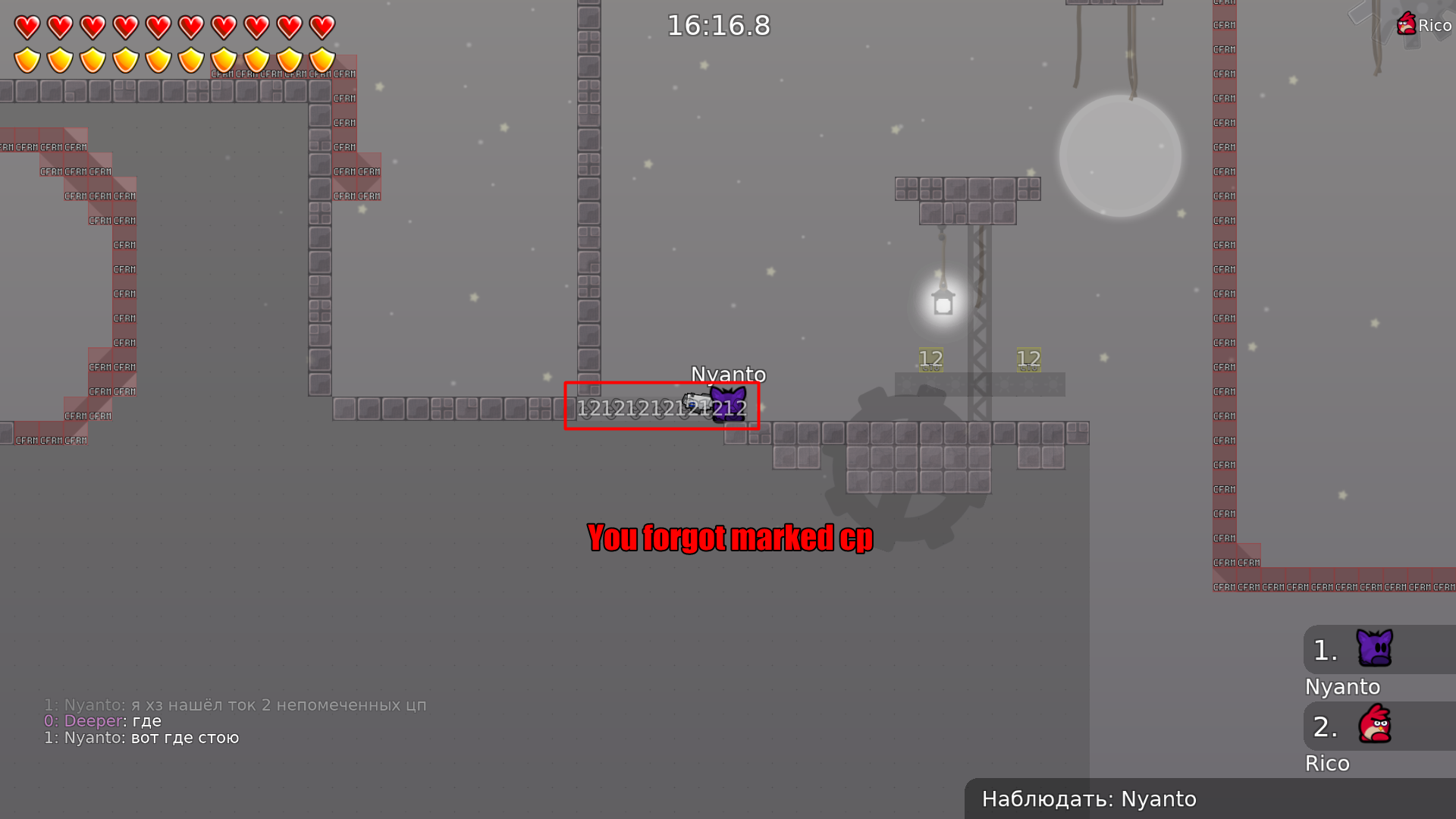Select the last heart in the health row
This screenshot has width=1456, height=819.
click(x=321, y=28)
